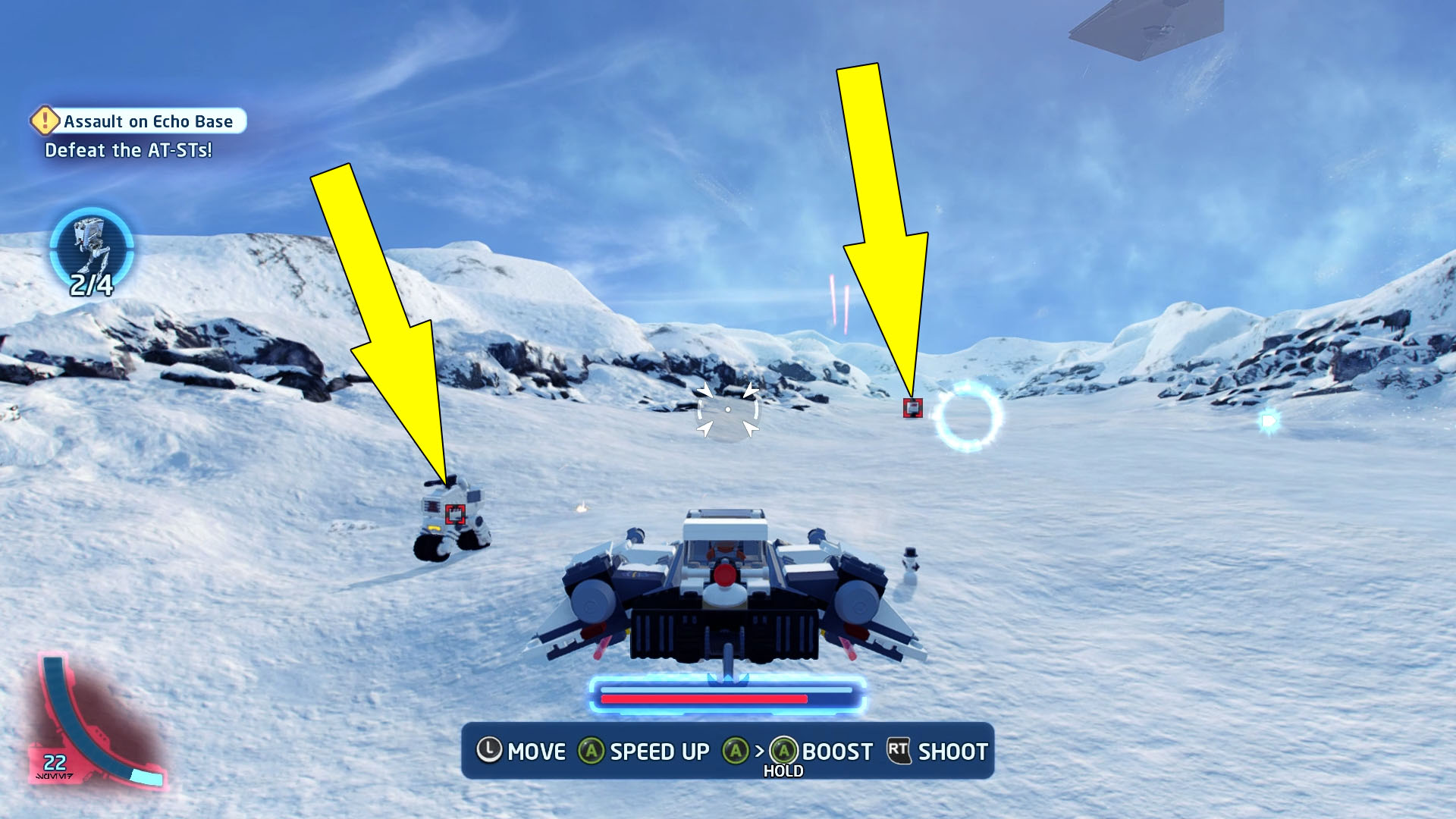The height and width of the screenshot is (819, 1456).
Task: Click the left stick MOVE icon
Action: (x=490, y=752)
